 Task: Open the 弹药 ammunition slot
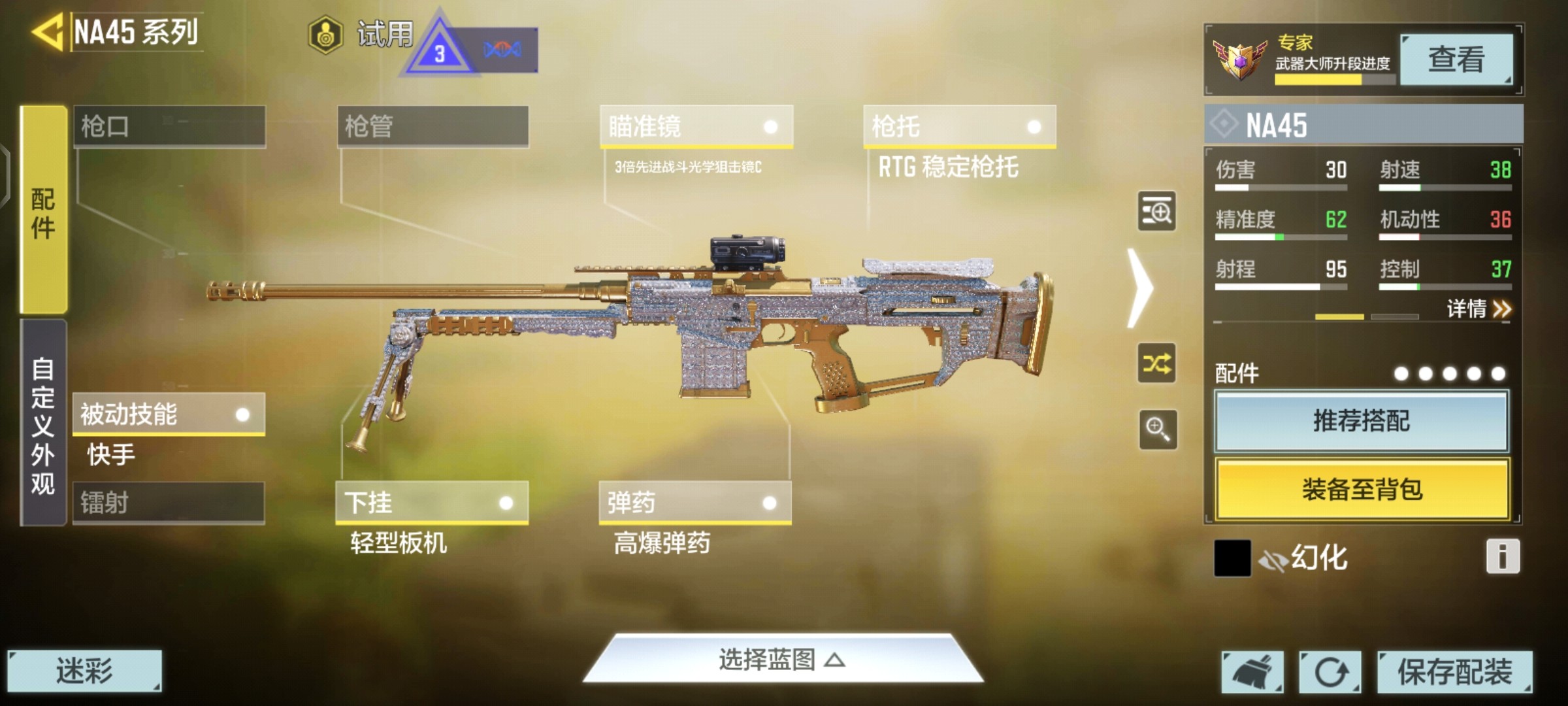(694, 503)
